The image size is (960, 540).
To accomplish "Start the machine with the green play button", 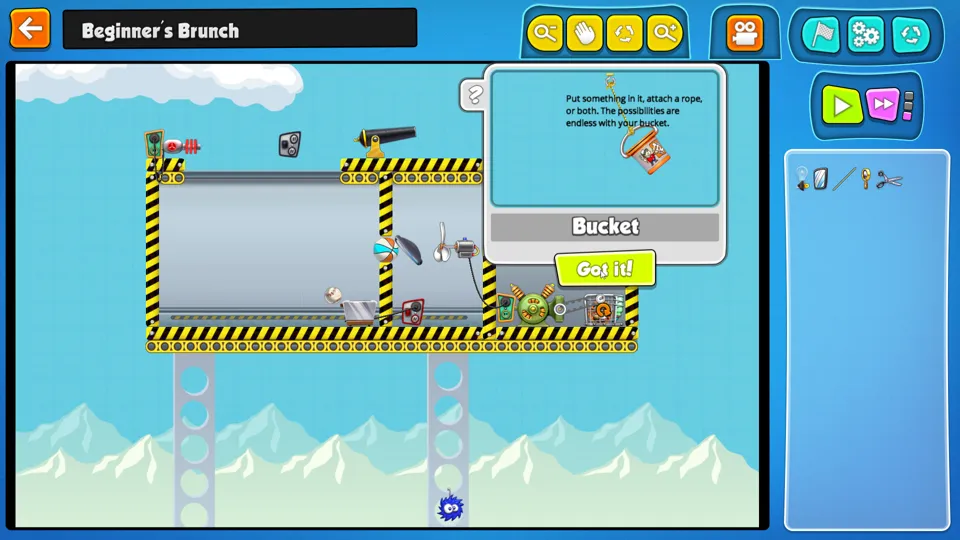I will coord(842,104).
